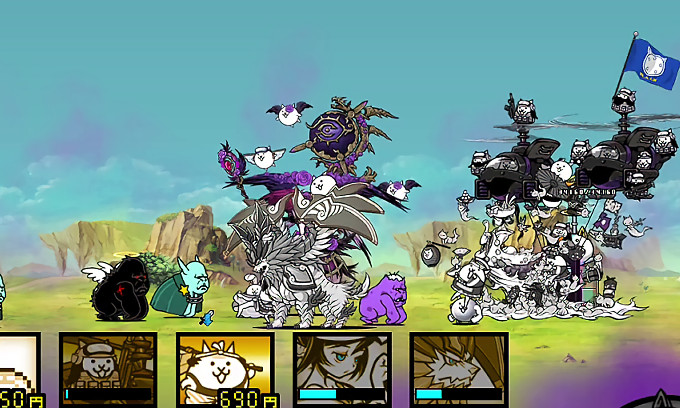Tap the spiky dragon beast unit slot
This screenshot has width=680, height=408.
(x=459, y=369)
